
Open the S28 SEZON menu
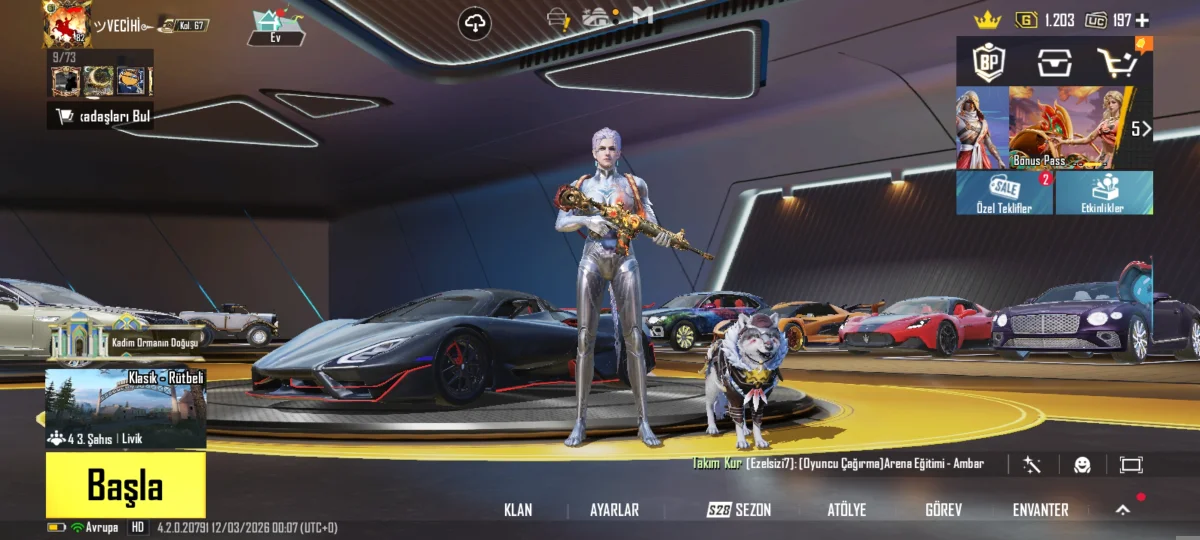(x=739, y=510)
